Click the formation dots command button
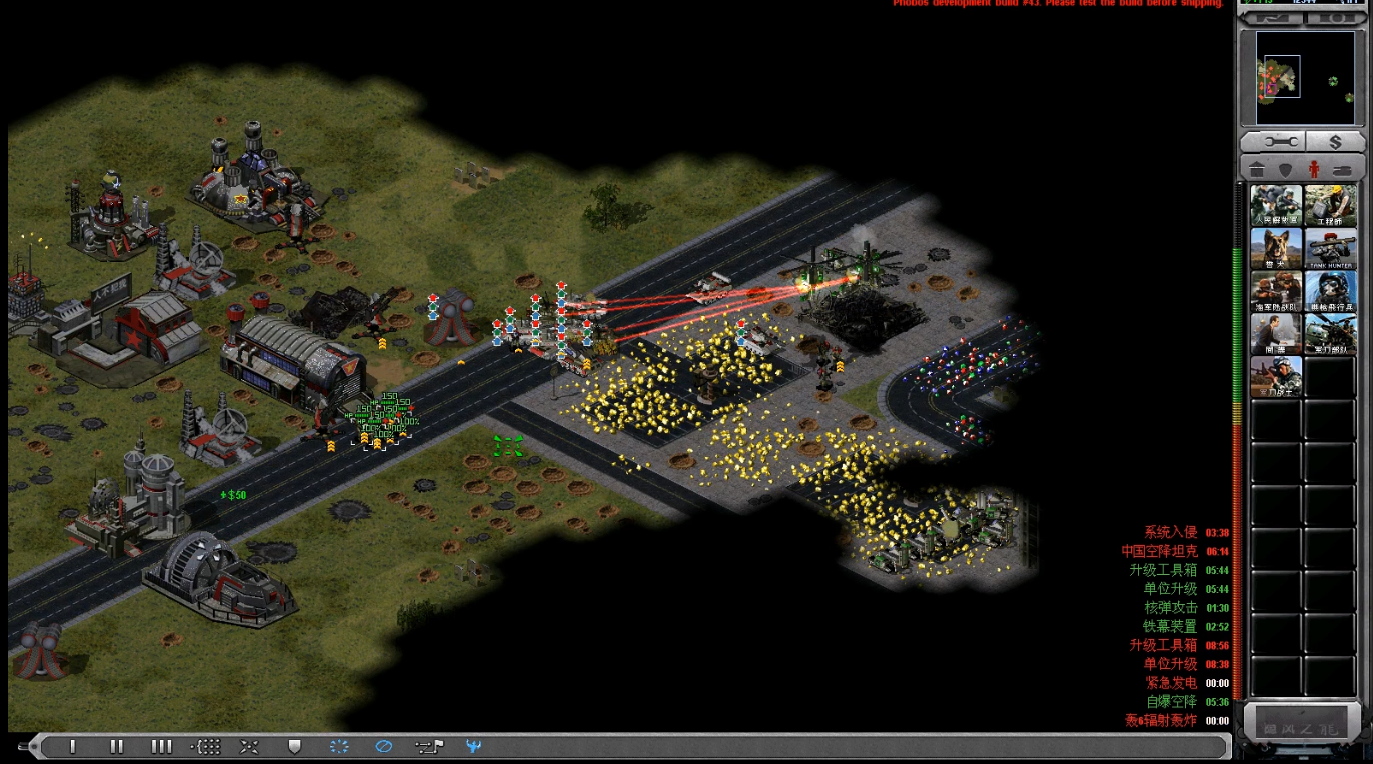Image resolution: width=1373 pixels, height=764 pixels. pyautogui.click(x=205, y=746)
